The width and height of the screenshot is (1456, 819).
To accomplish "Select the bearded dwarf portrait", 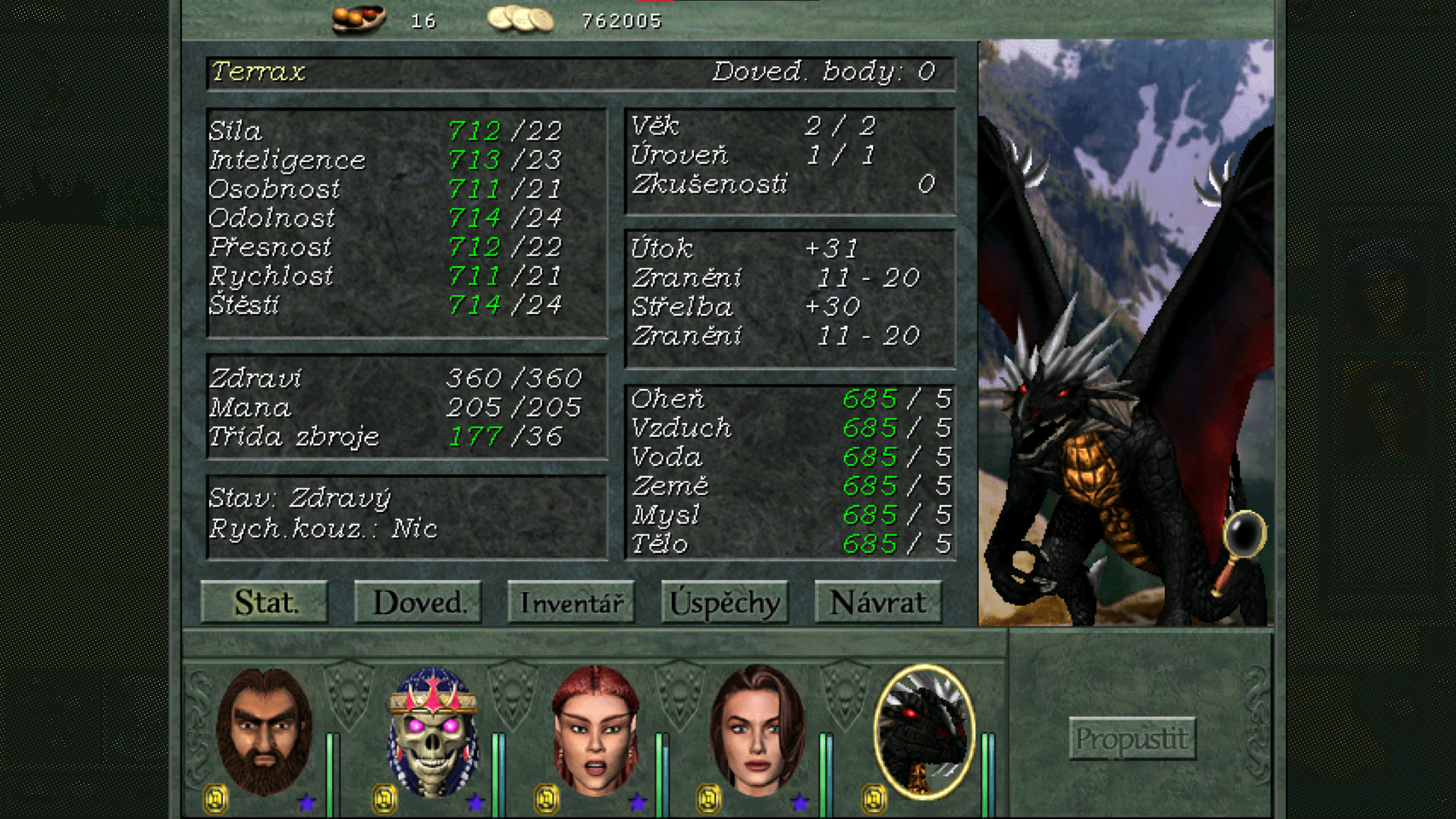I will 264,732.
